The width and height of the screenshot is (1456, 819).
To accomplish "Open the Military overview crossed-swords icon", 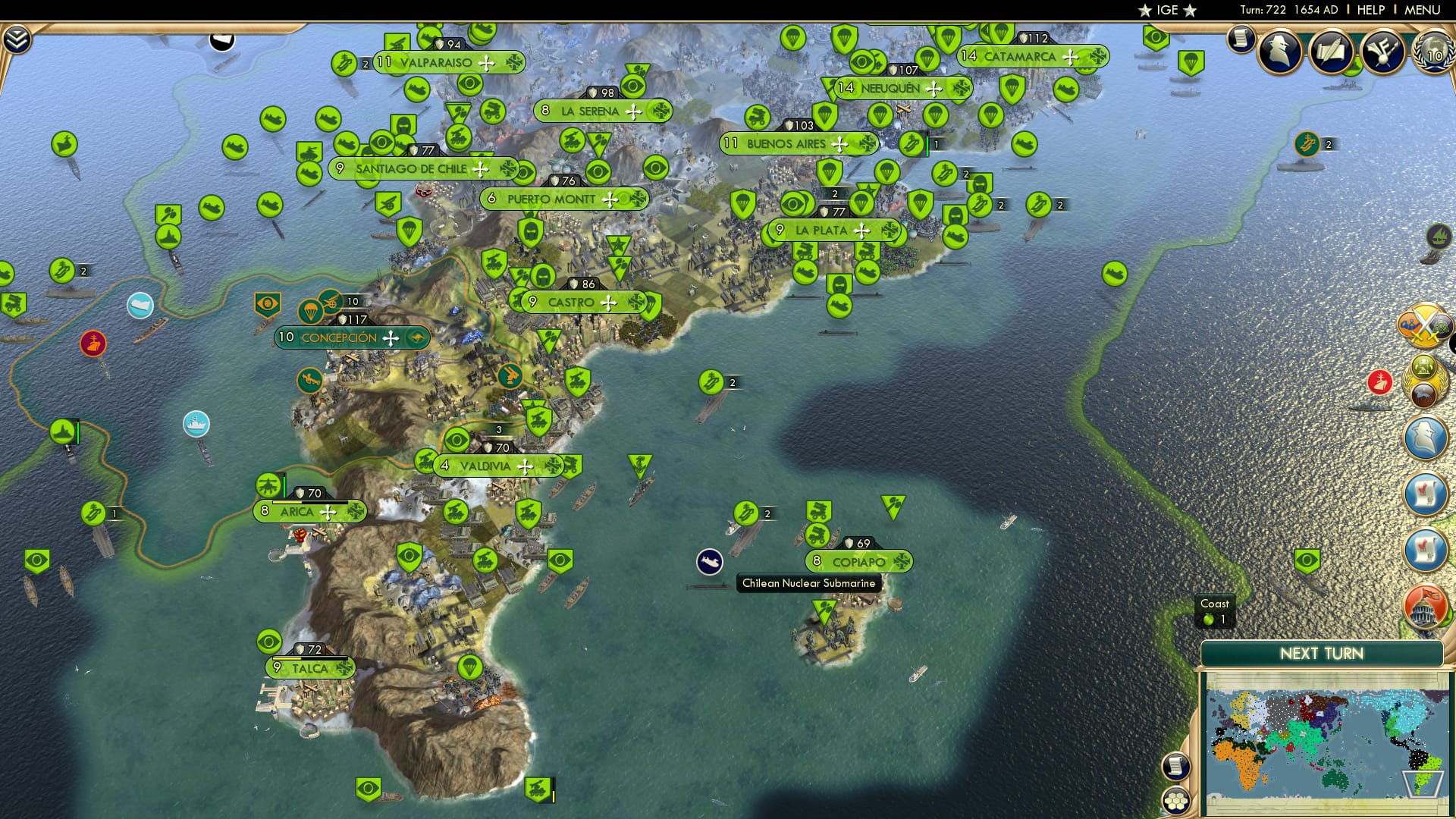I will pyautogui.click(x=1425, y=325).
